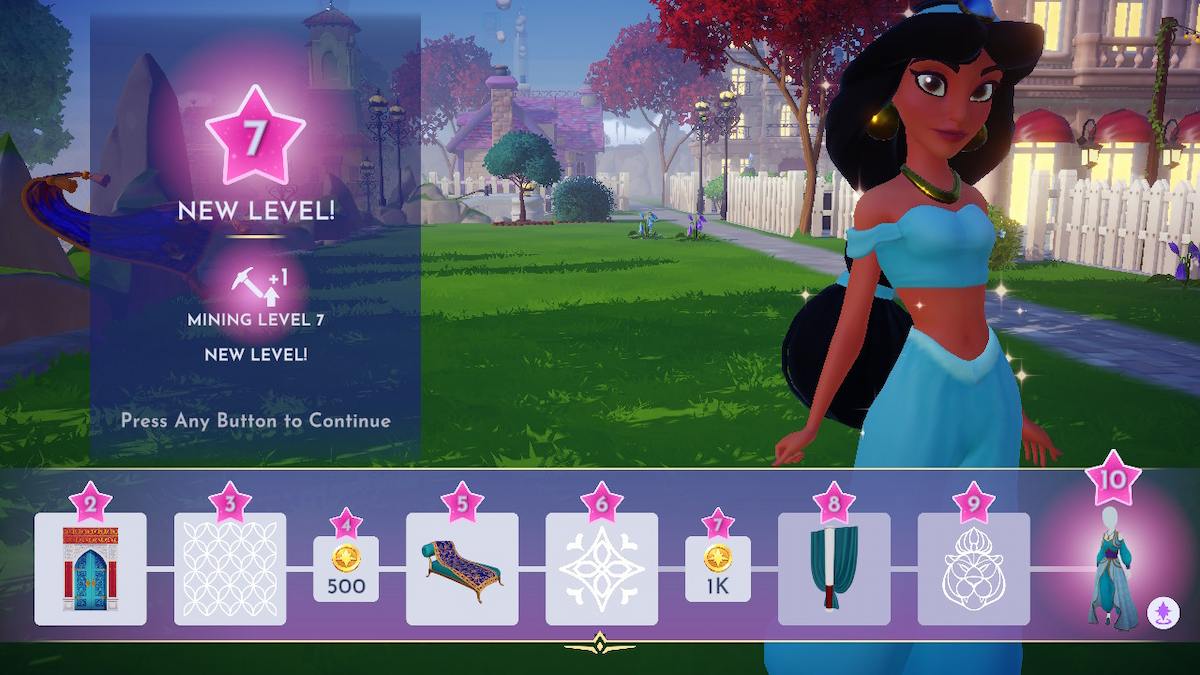
Task: Select the level 4 500 coin reward
Action: (346, 569)
